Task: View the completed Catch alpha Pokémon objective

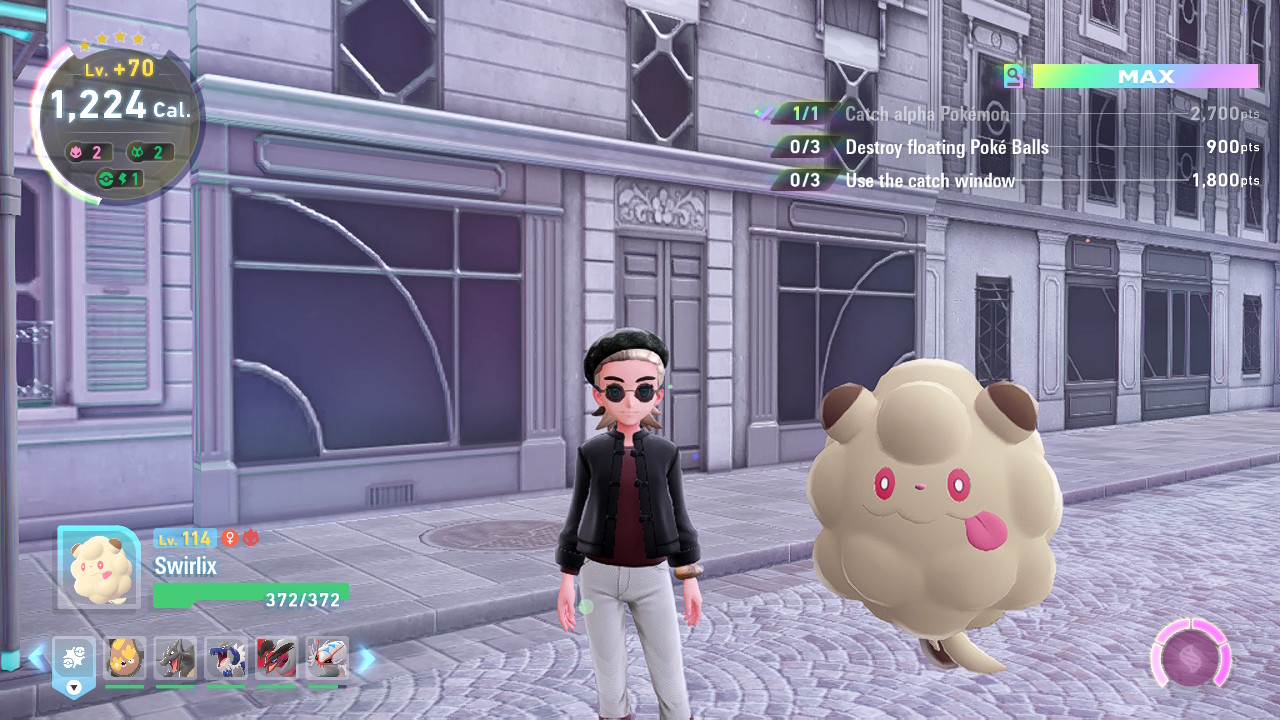Action: pos(926,114)
